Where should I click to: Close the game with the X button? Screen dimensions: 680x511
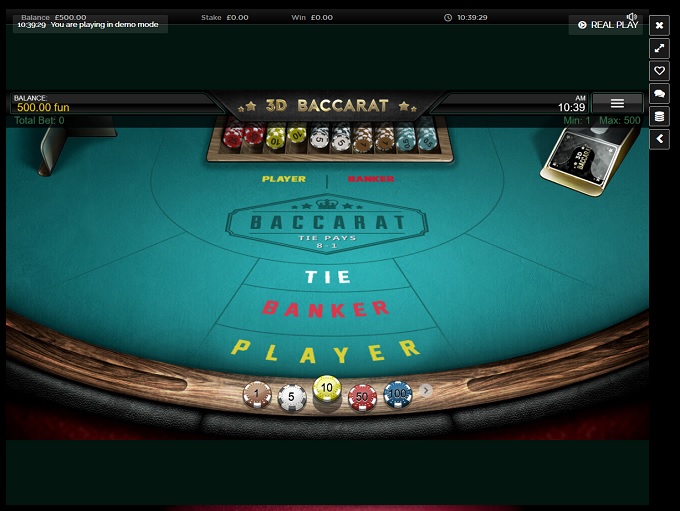tap(659, 25)
